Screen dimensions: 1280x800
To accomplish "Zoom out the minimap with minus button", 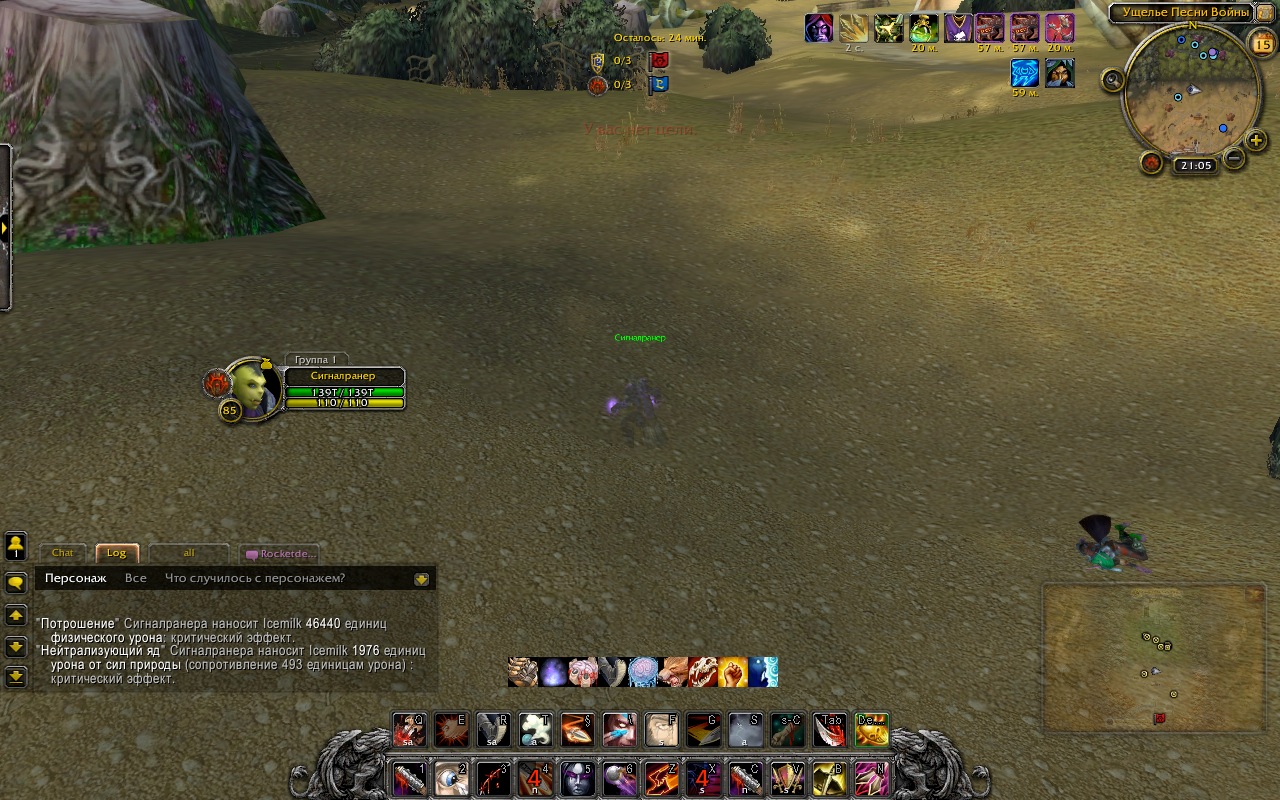I will (1234, 158).
